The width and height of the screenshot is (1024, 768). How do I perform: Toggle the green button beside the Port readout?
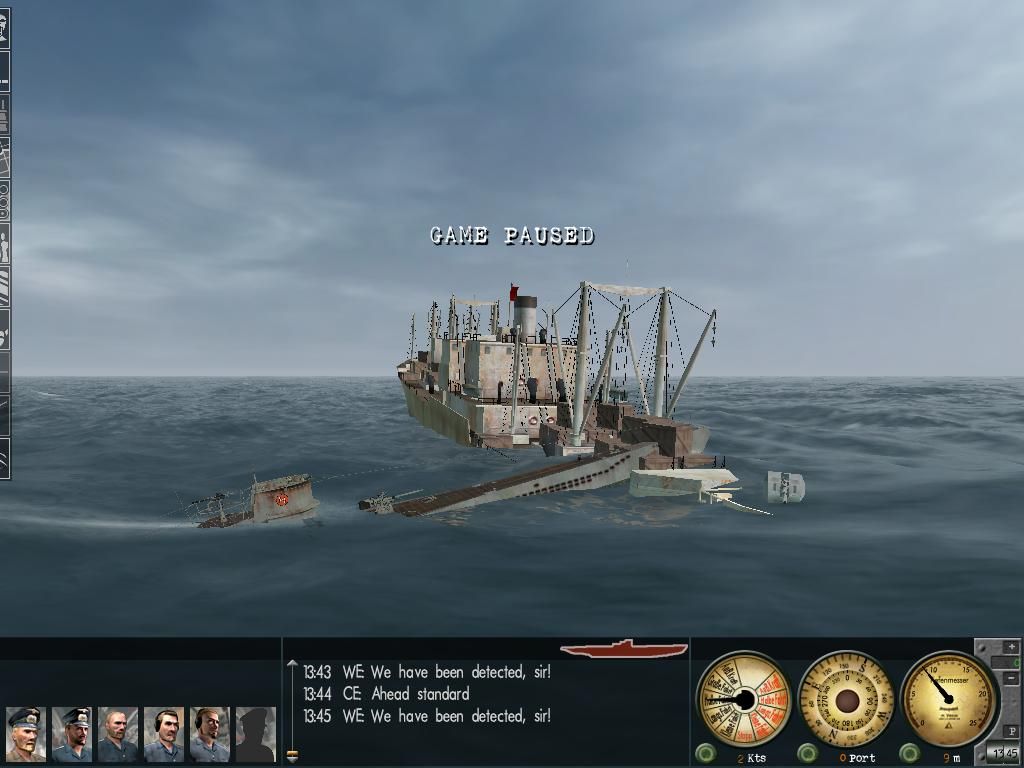coord(806,753)
